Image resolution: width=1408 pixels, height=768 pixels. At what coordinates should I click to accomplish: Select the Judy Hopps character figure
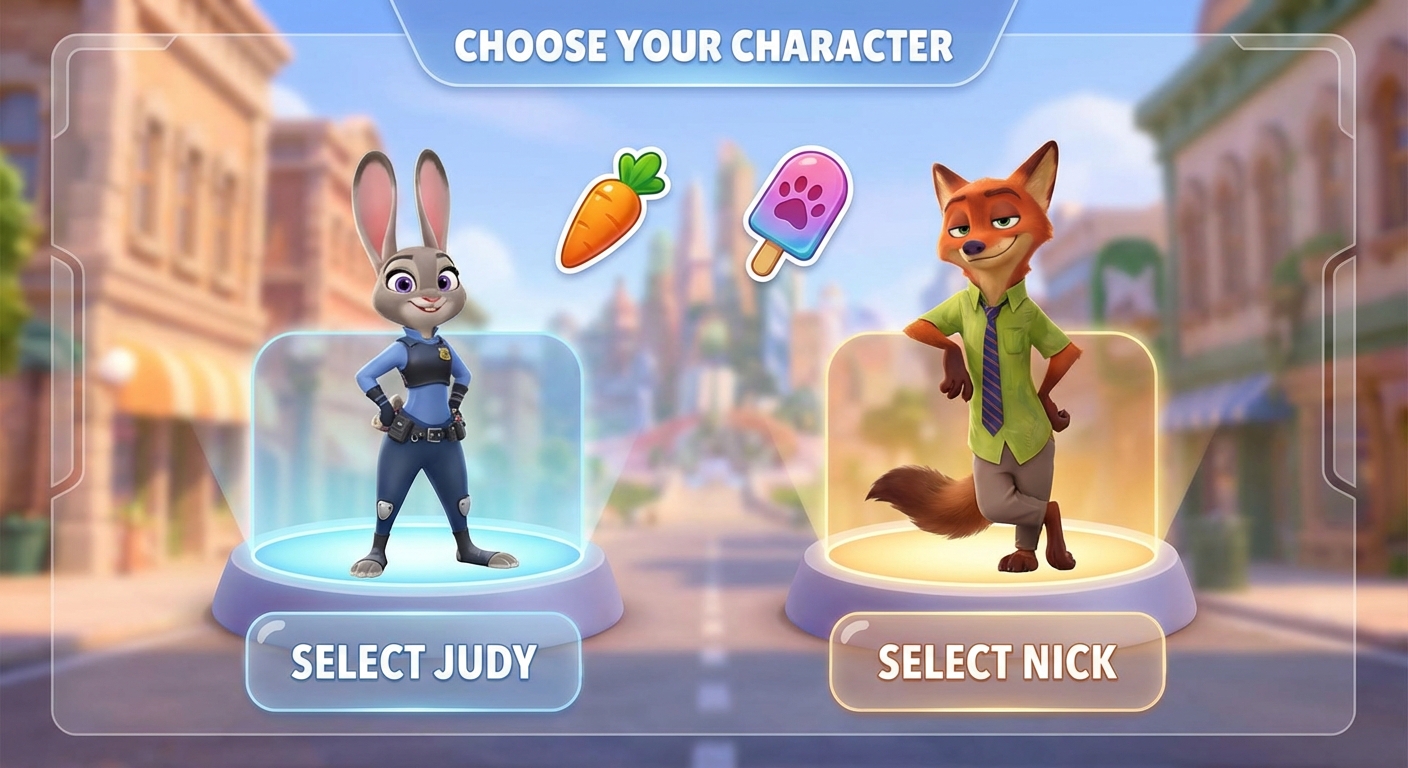(x=420, y=380)
